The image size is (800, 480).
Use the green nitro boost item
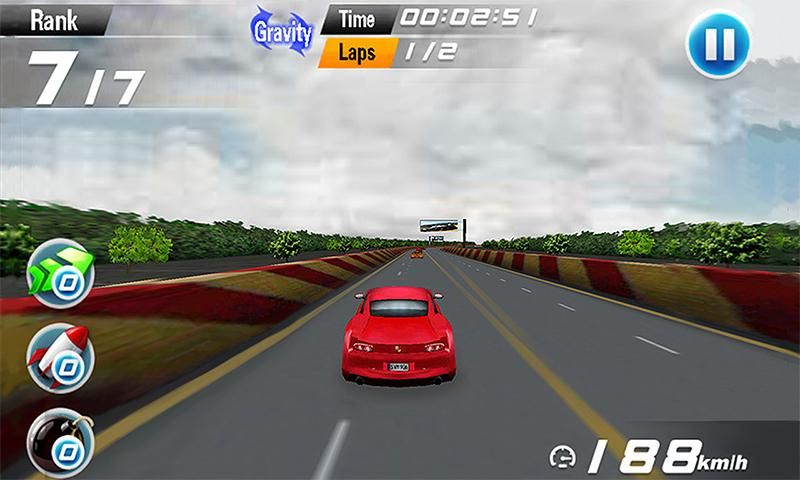coord(61,272)
